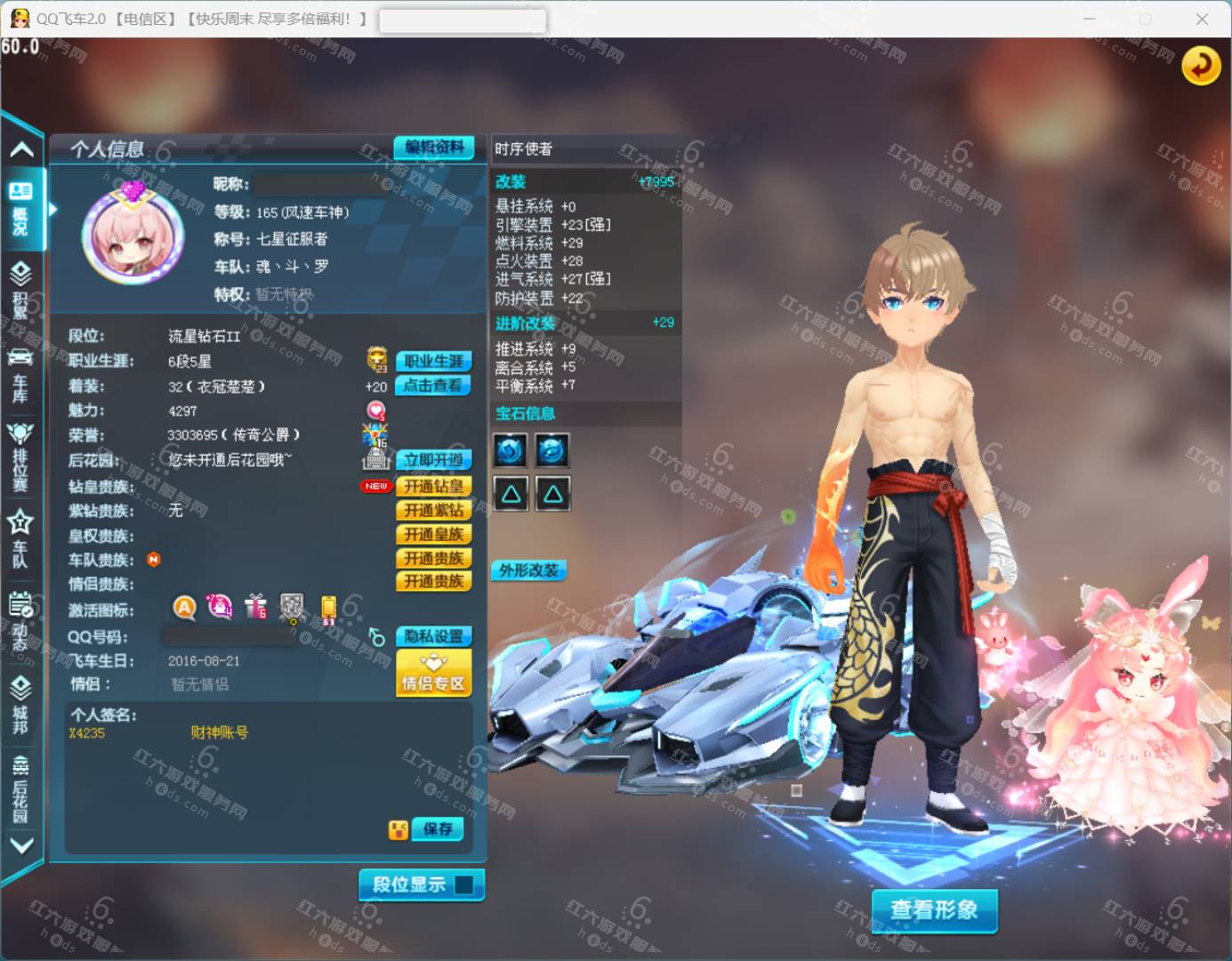Choose the 开通钻皇 button
This screenshot has width=1232, height=961.
[433, 486]
